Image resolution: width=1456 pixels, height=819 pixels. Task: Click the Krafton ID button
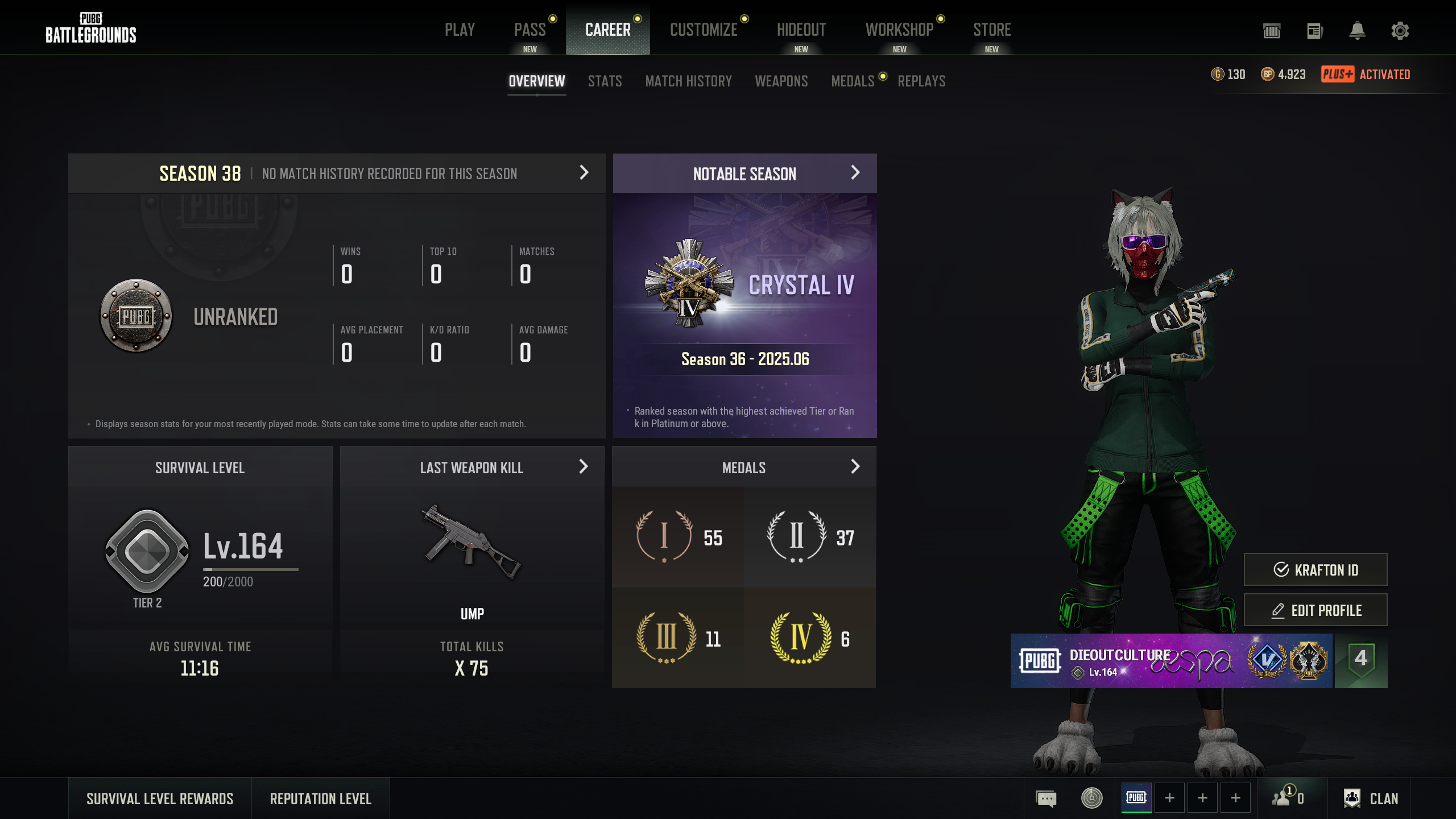click(x=1315, y=569)
